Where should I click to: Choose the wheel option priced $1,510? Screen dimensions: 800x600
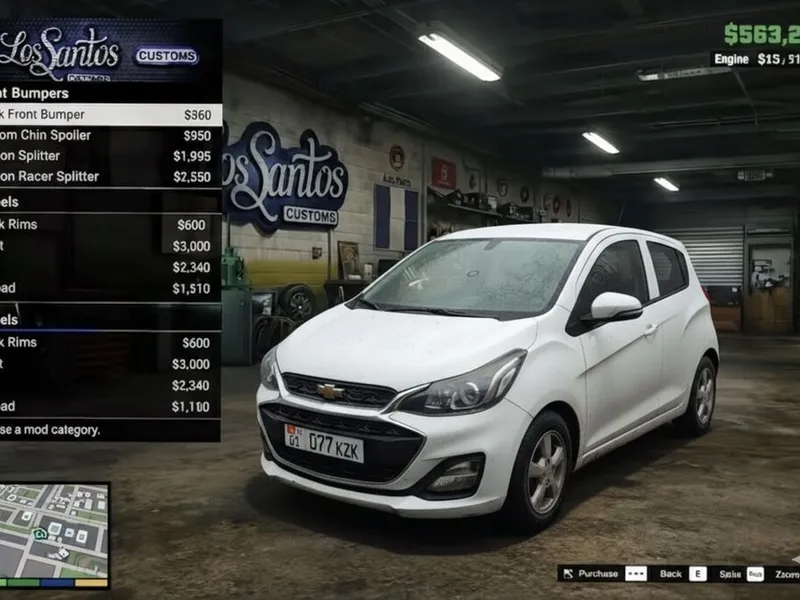[108, 289]
